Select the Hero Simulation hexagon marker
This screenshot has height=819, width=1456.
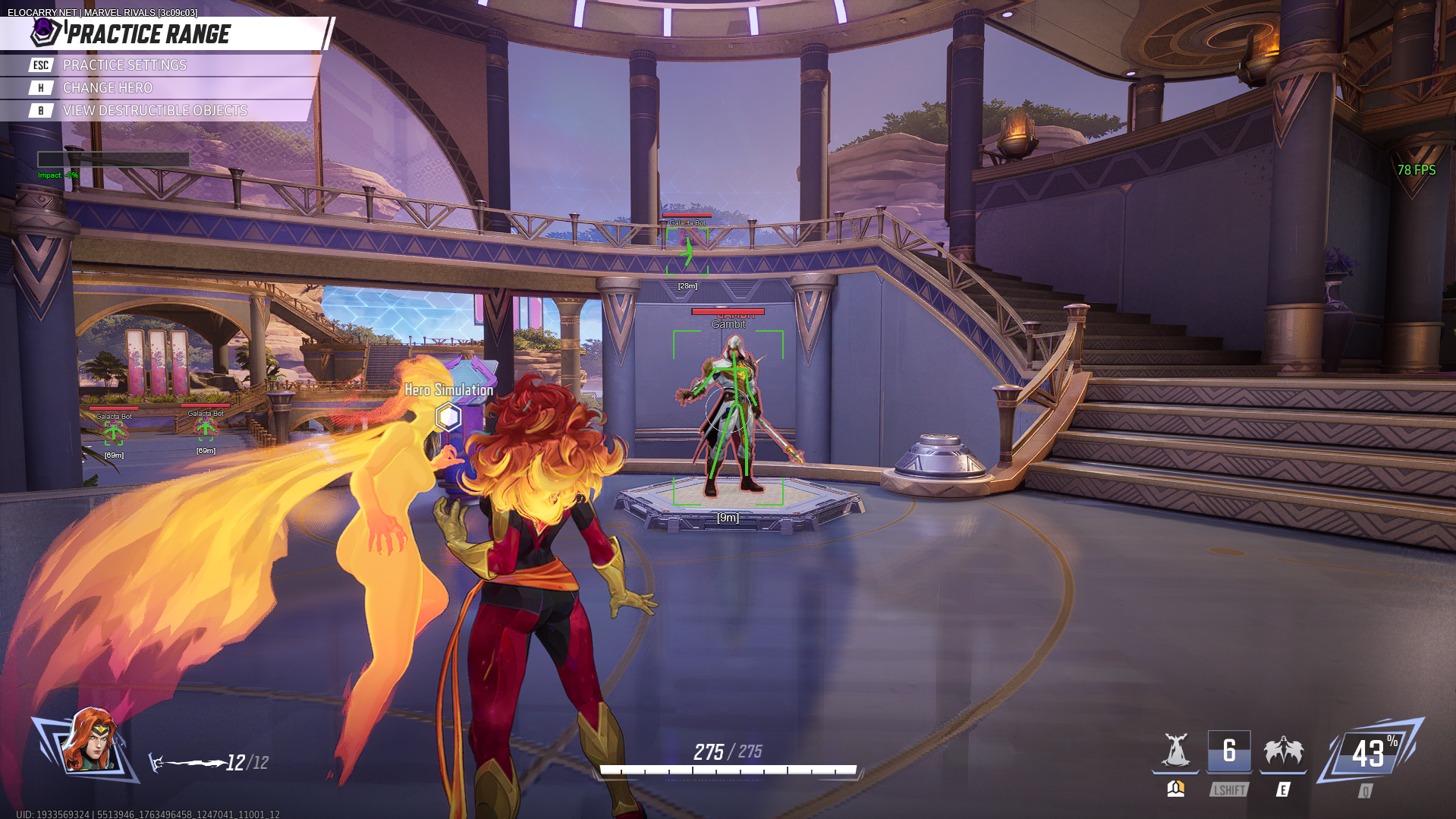[x=448, y=417]
